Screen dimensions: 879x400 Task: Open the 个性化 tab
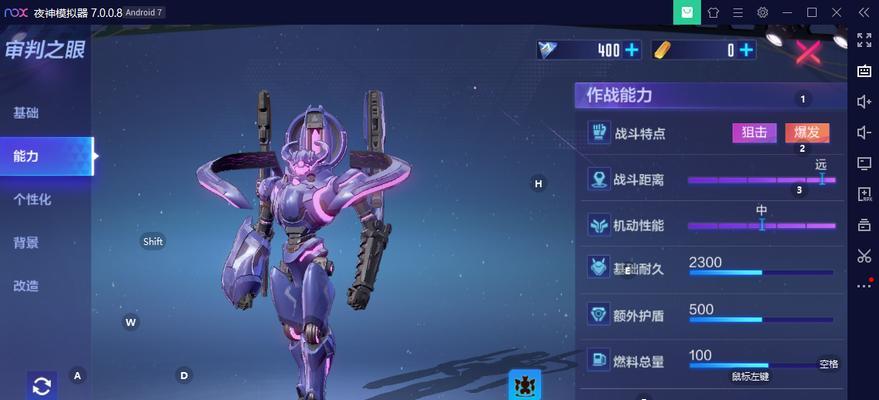click(32, 199)
